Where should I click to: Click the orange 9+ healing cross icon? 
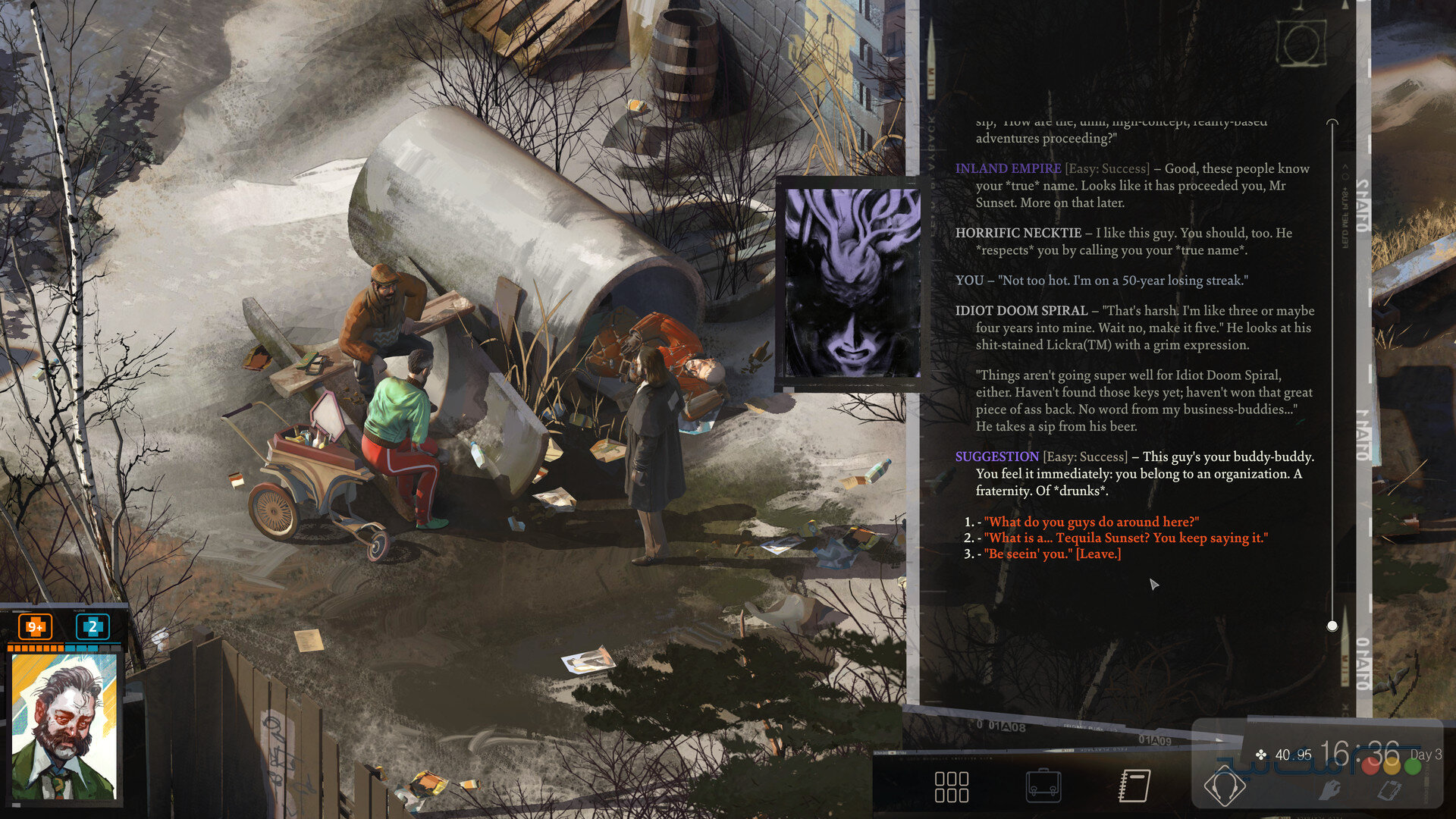[35, 629]
